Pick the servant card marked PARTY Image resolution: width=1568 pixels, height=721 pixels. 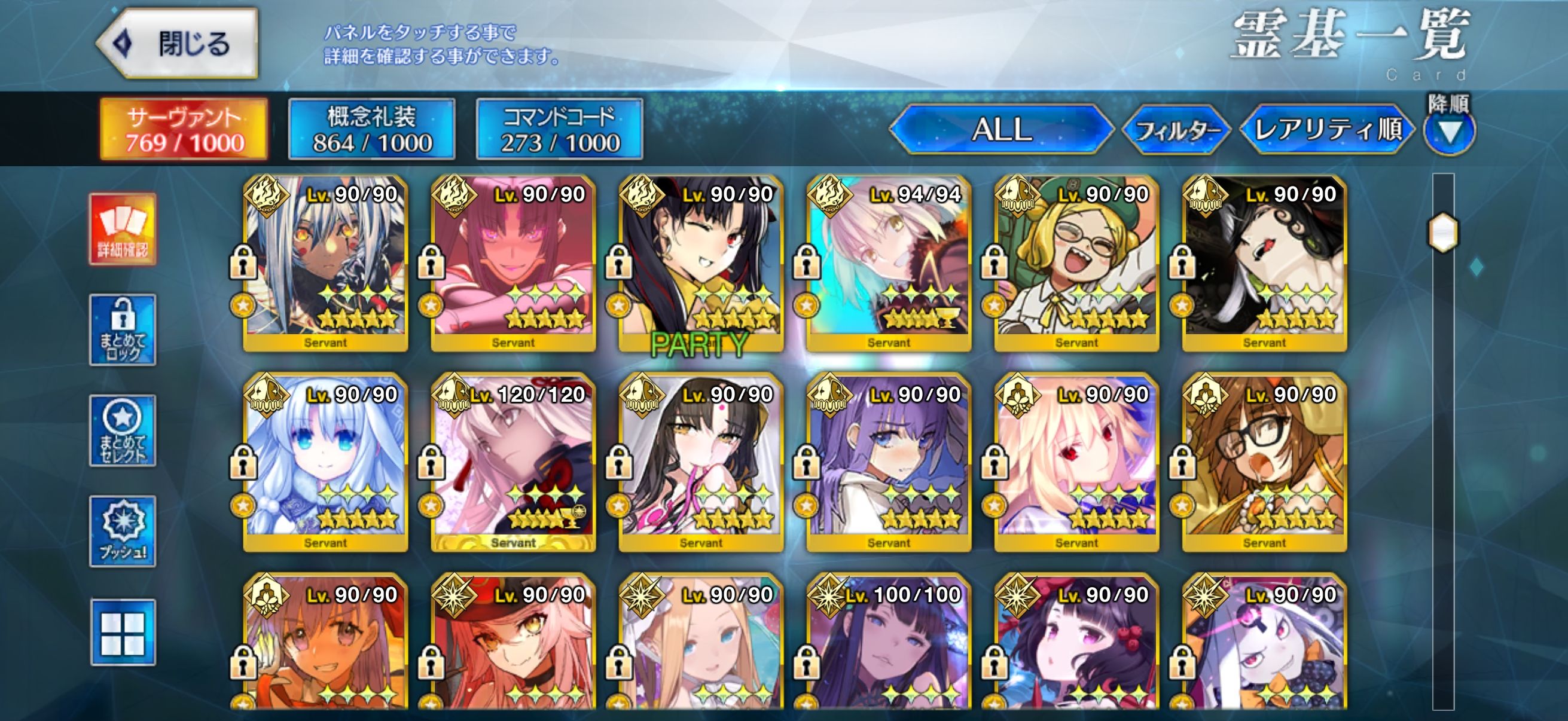[701, 263]
